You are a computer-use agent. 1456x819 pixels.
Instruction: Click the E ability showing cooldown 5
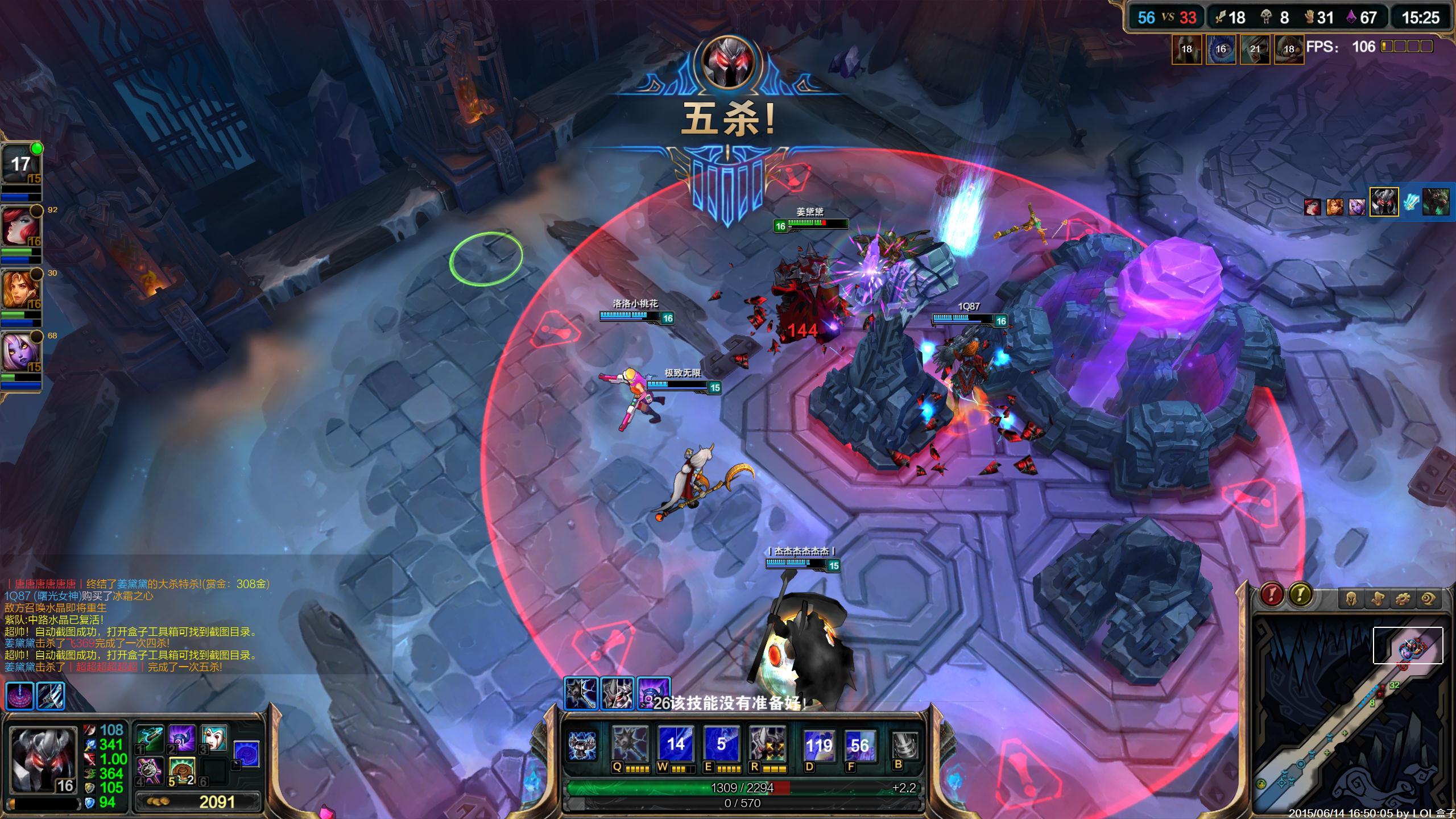coord(721,744)
